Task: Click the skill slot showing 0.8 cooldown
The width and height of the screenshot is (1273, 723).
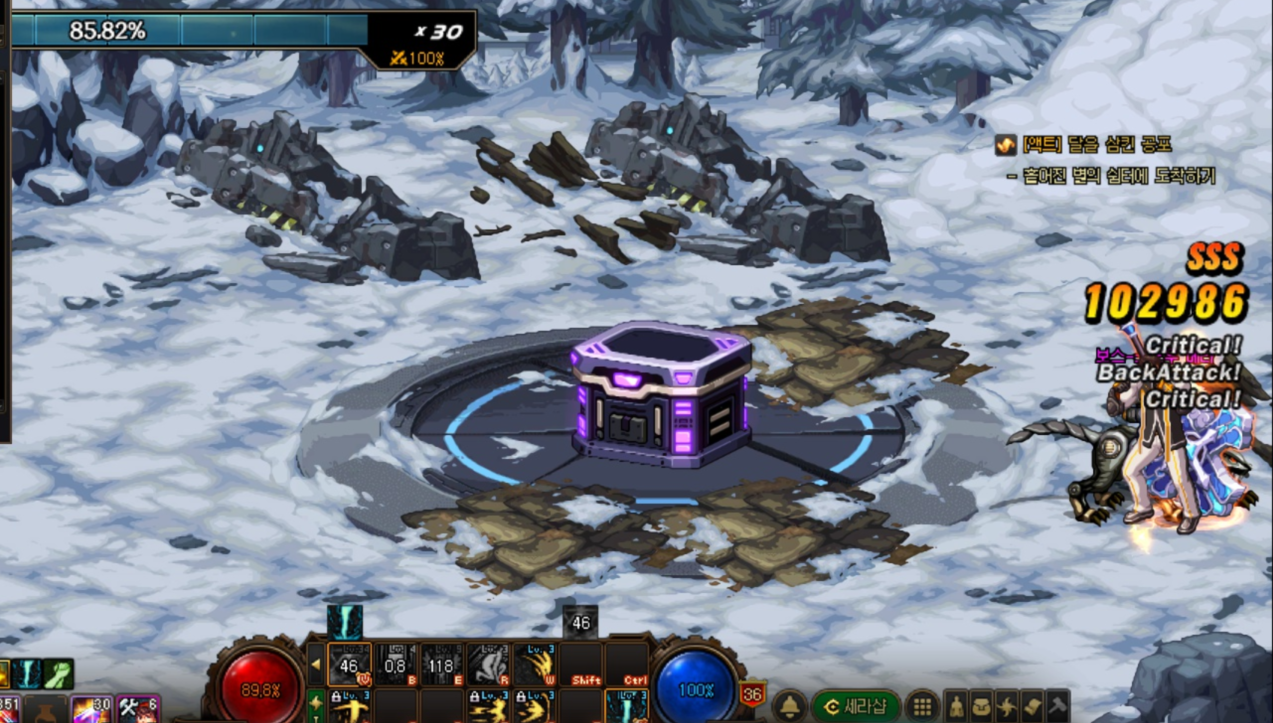Action: coord(396,664)
